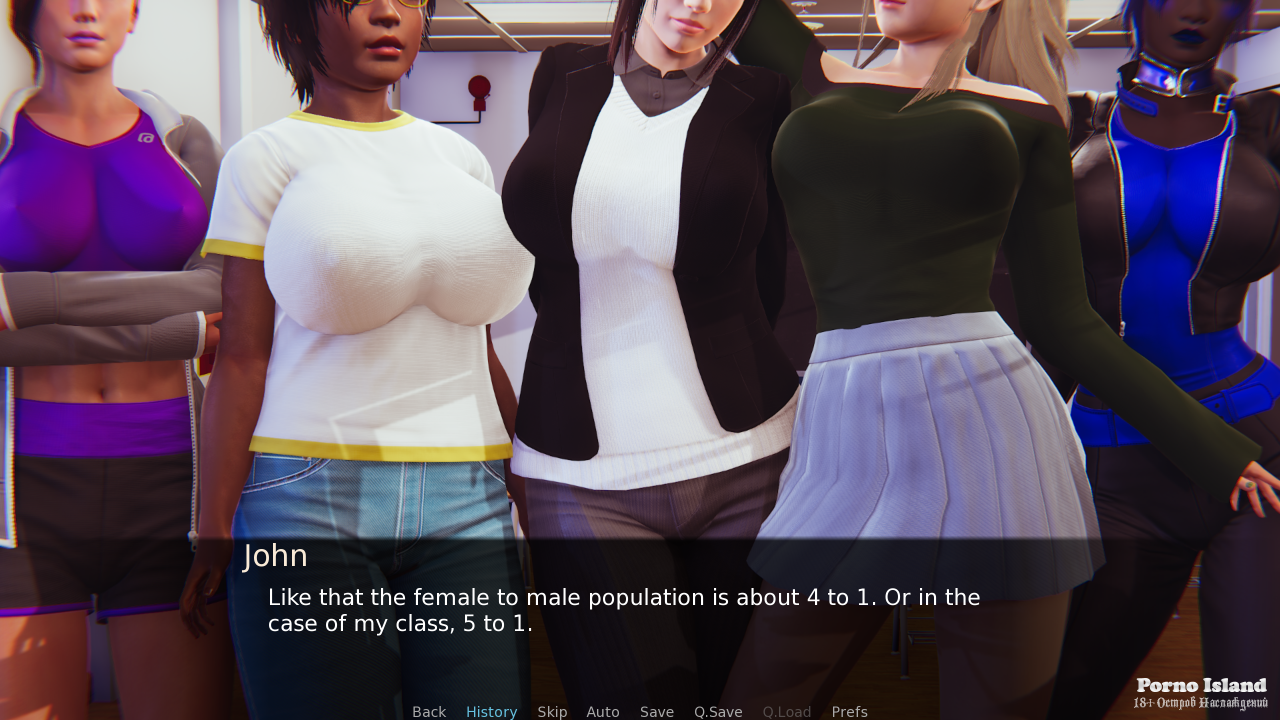Open Prefs settings
This screenshot has width=1280, height=720.
(849, 712)
